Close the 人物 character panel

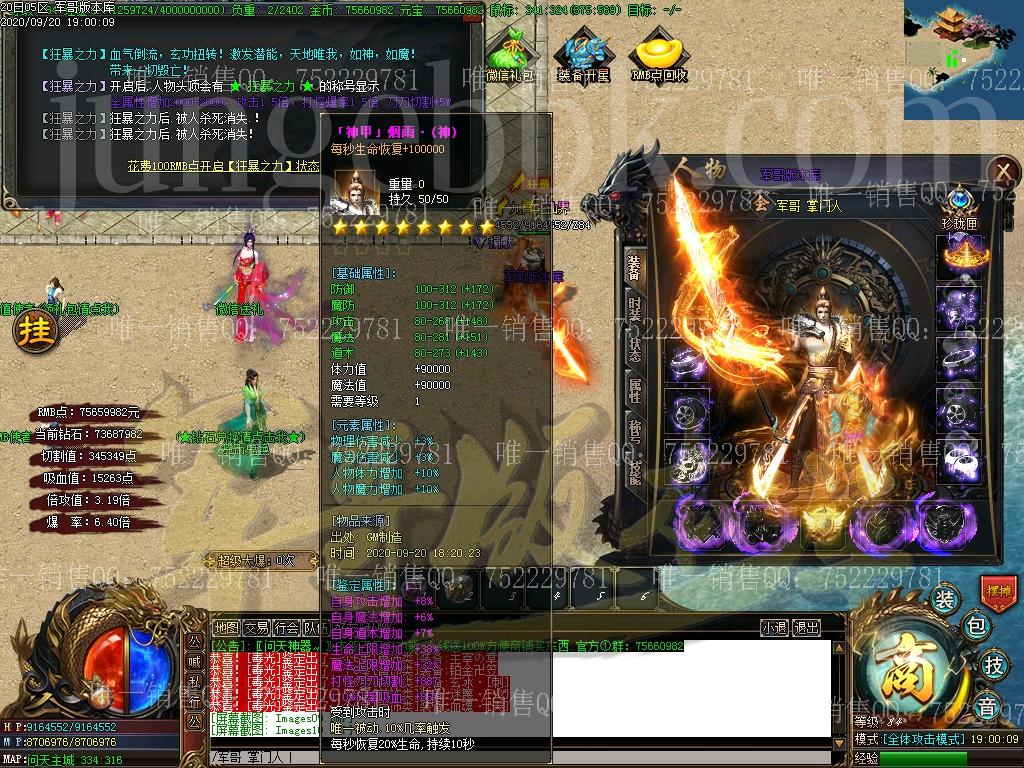pyautogui.click(x=1001, y=170)
